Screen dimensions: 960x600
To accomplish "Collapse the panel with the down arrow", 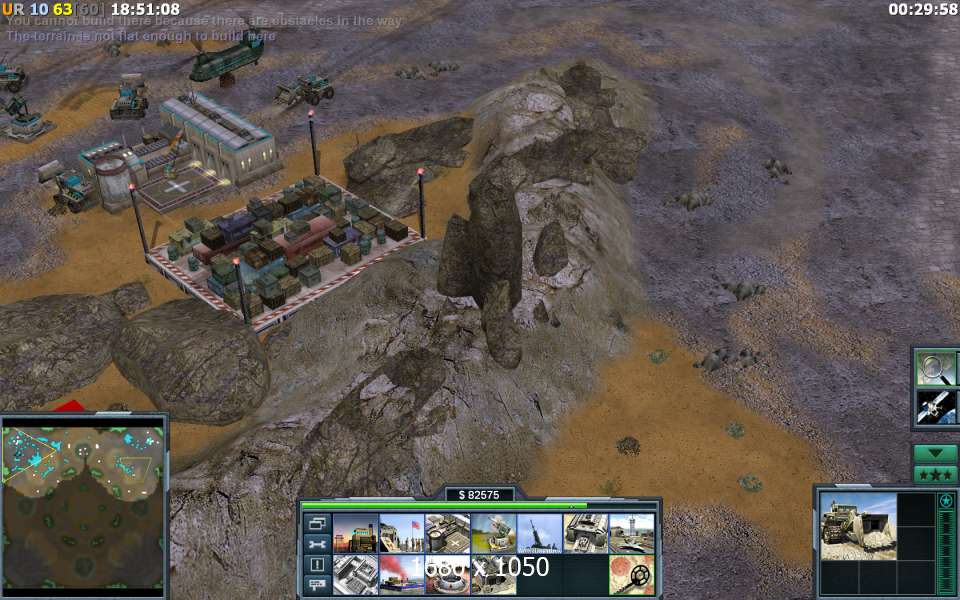I will point(936,453).
